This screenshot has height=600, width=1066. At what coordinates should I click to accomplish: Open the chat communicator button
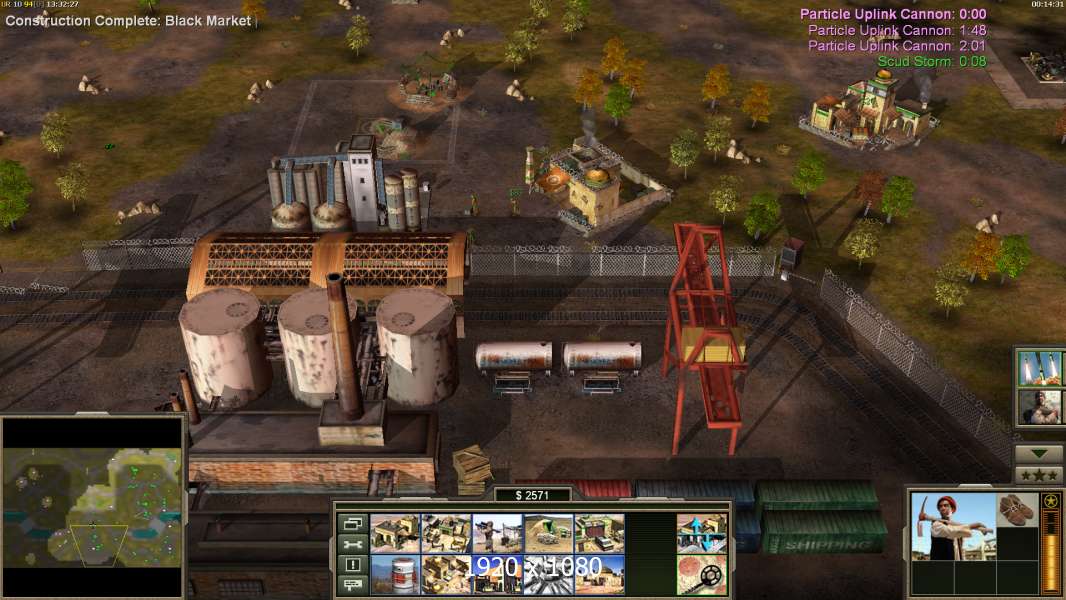point(352,585)
